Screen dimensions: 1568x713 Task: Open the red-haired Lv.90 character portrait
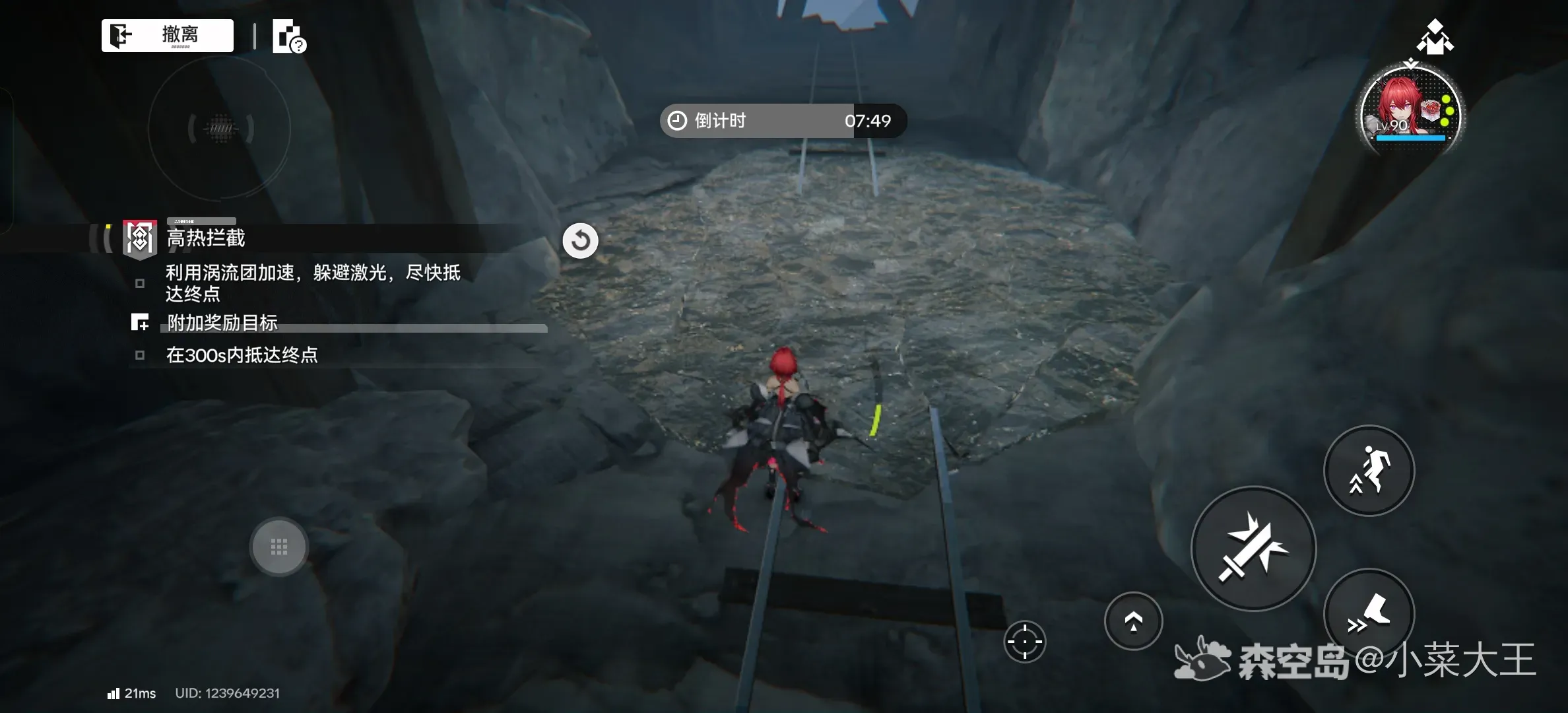1411,114
